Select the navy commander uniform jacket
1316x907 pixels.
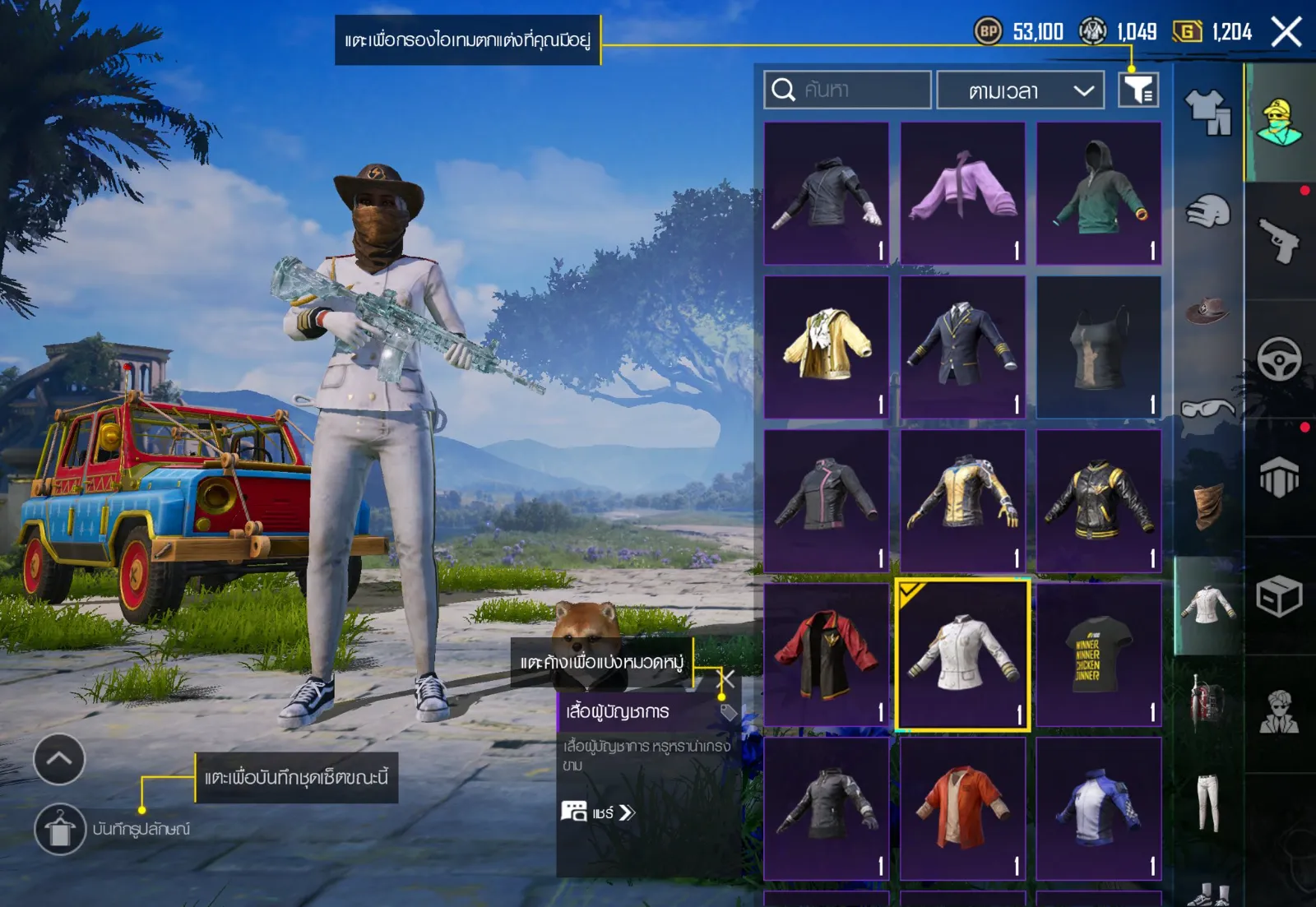pos(962,347)
